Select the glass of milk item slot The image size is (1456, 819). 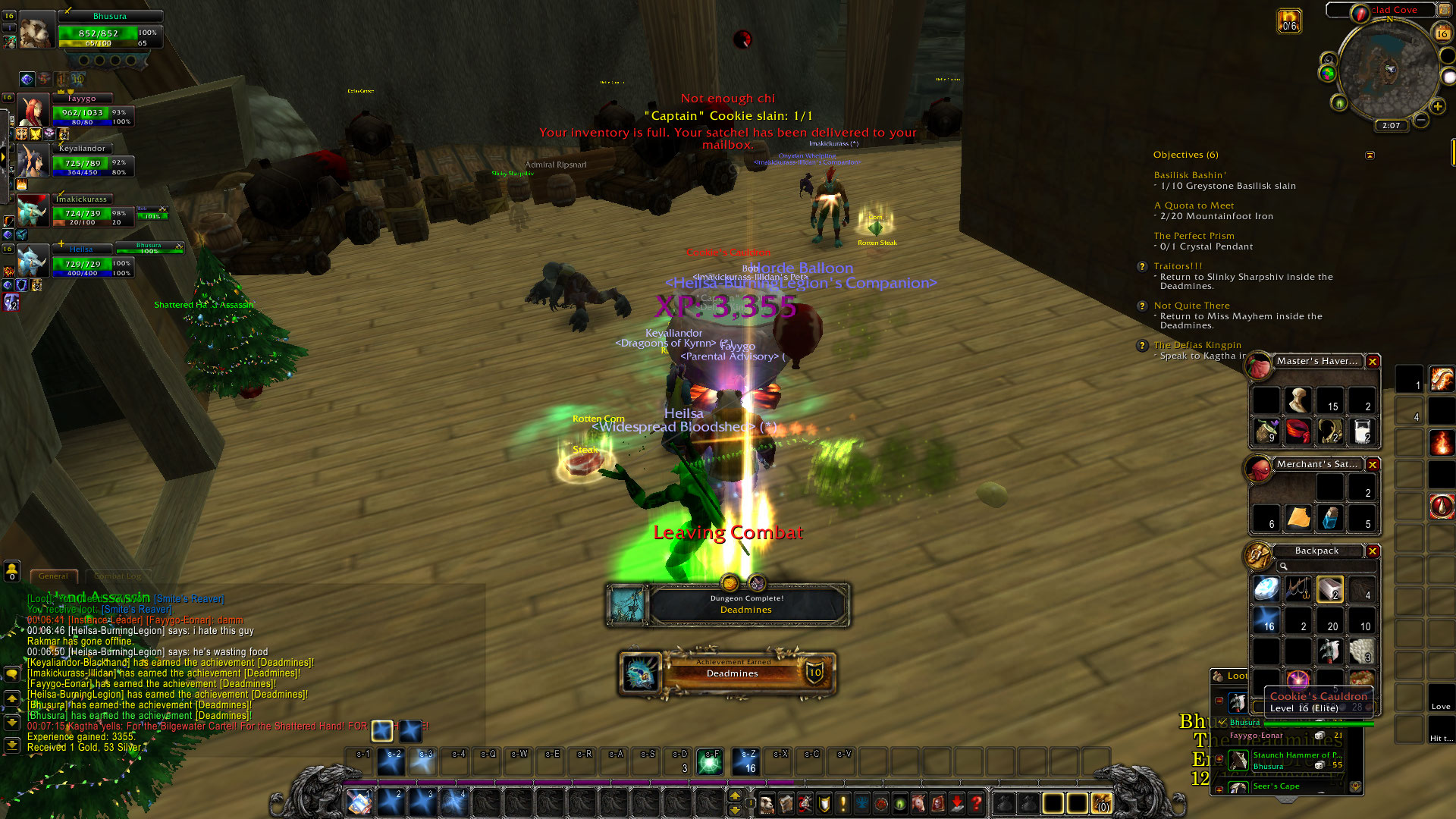pos(1362,431)
